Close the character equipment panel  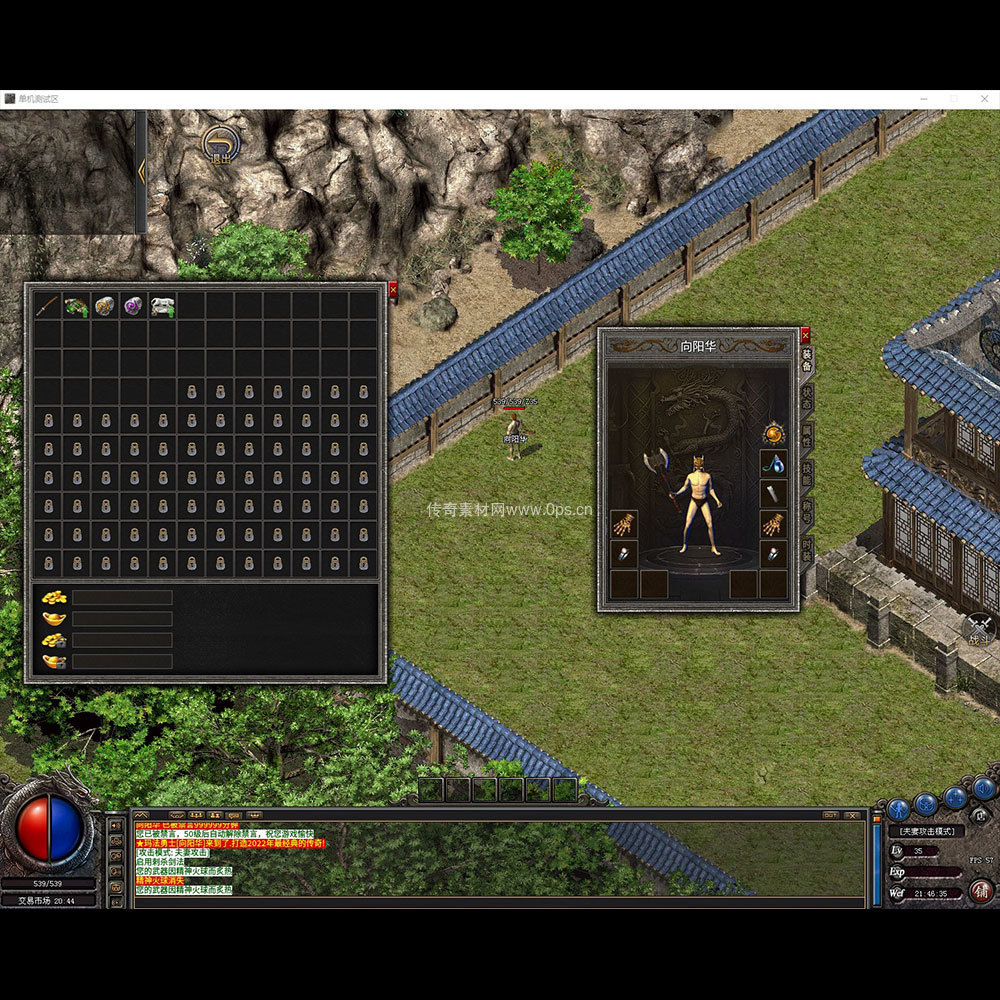pos(805,336)
